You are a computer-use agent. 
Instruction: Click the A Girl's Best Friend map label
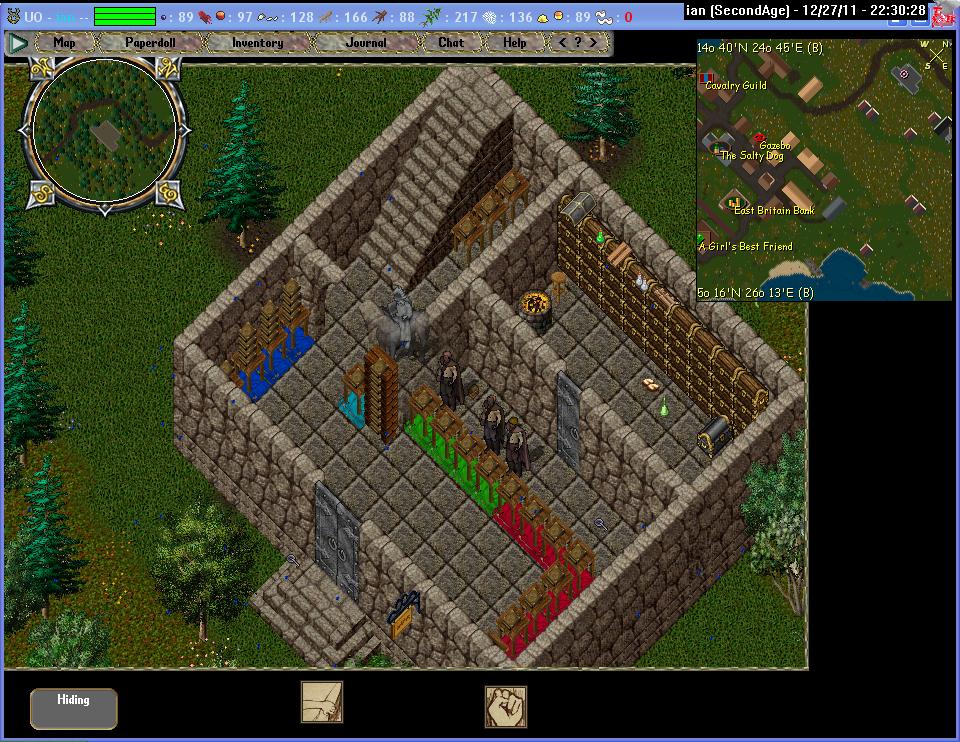pos(745,246)
